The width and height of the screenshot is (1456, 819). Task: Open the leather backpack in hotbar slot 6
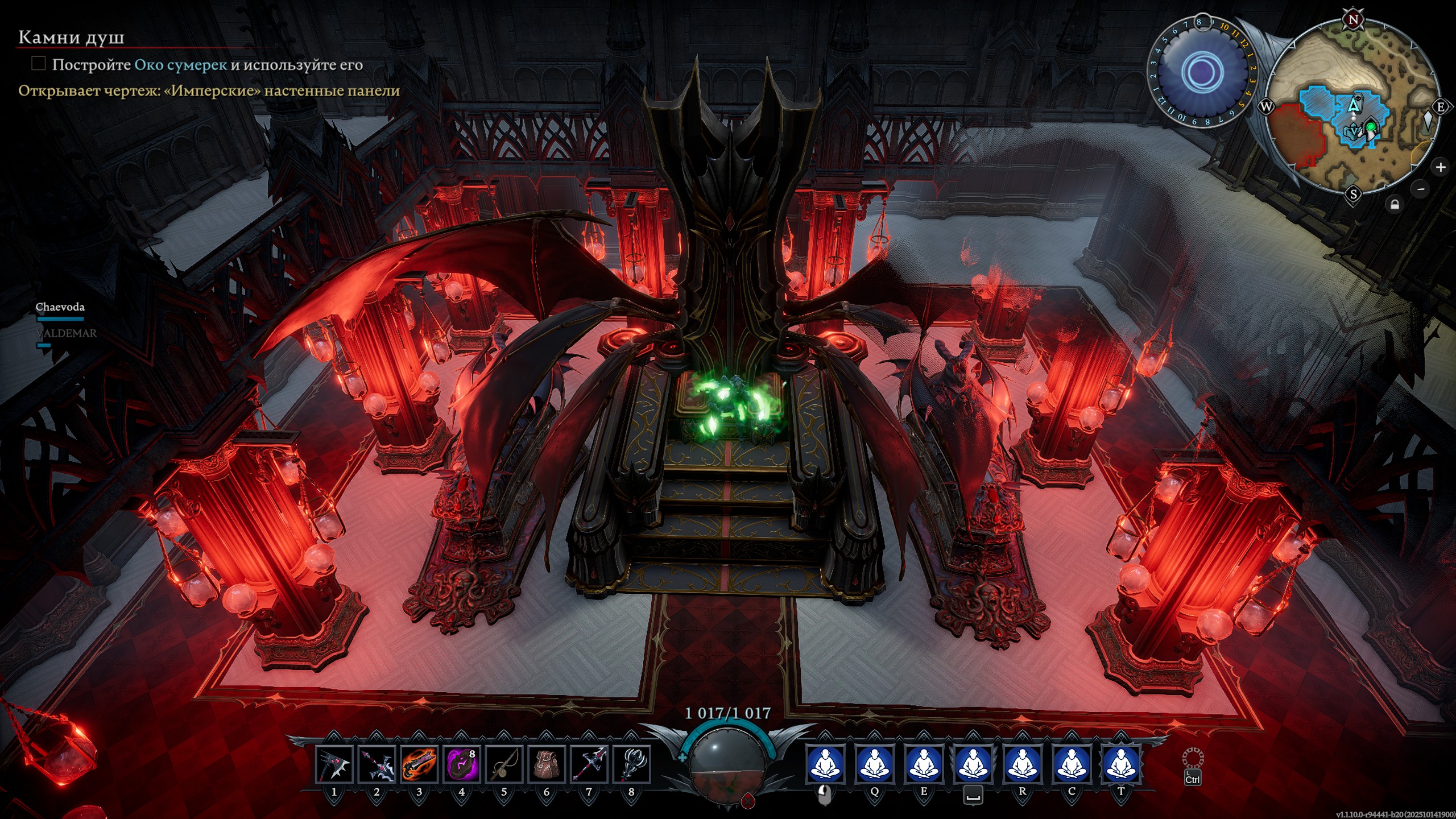(547, 764)
